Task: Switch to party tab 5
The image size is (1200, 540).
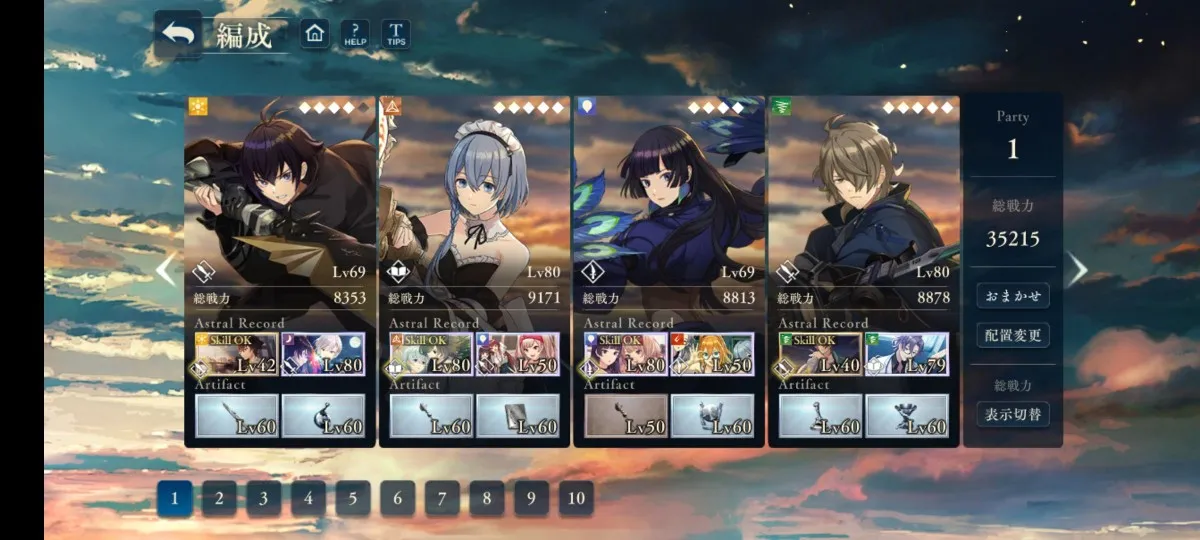Action: (353, 498)
